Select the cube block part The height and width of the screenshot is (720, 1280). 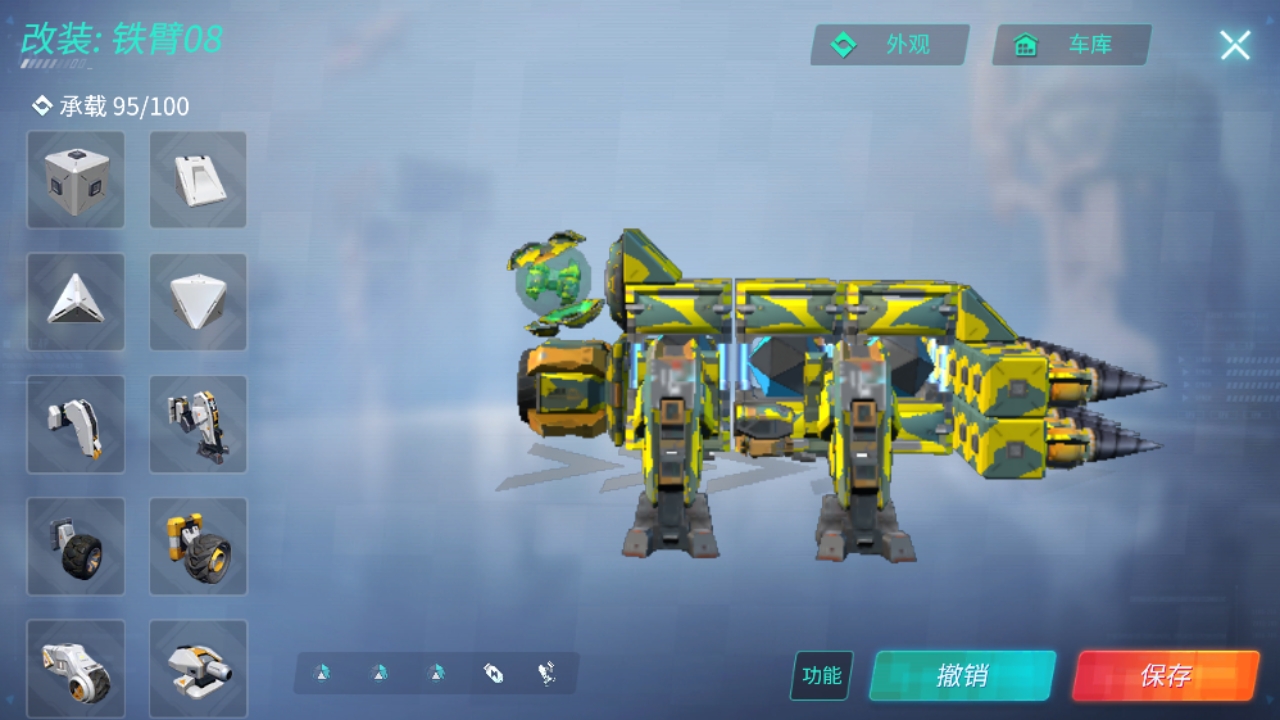click(76, 179)
